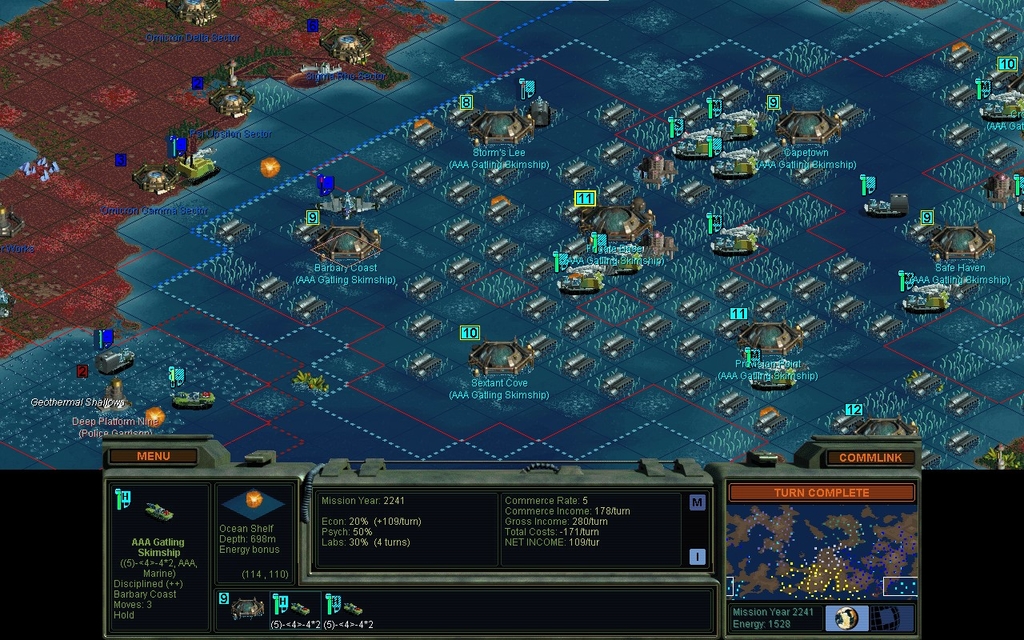This screenshot has height=640, width=1024.
Task: Open the Barbary Coast base
Action: click(346, 244)
